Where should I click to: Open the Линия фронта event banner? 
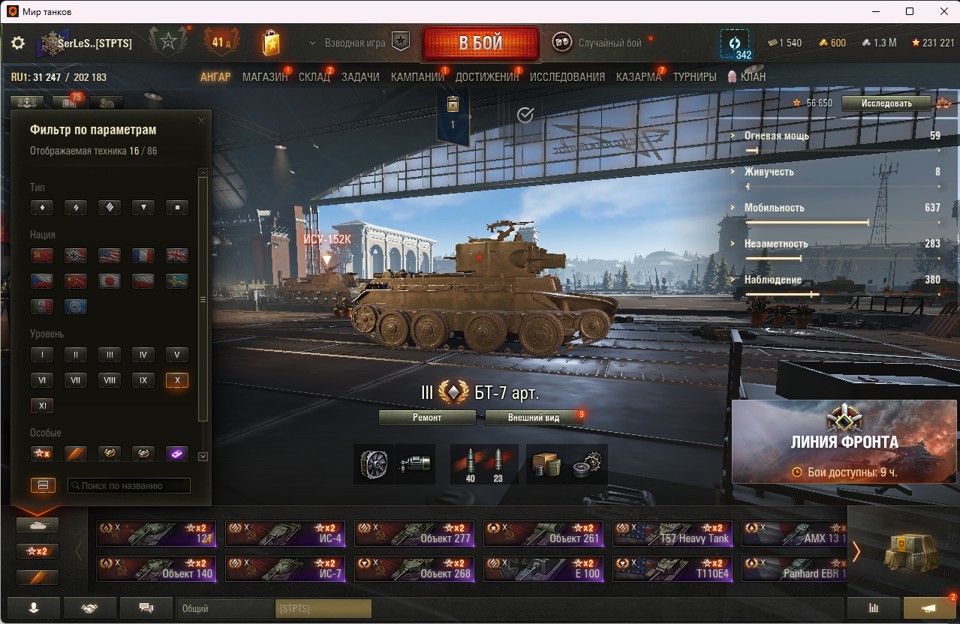[845, 441]
